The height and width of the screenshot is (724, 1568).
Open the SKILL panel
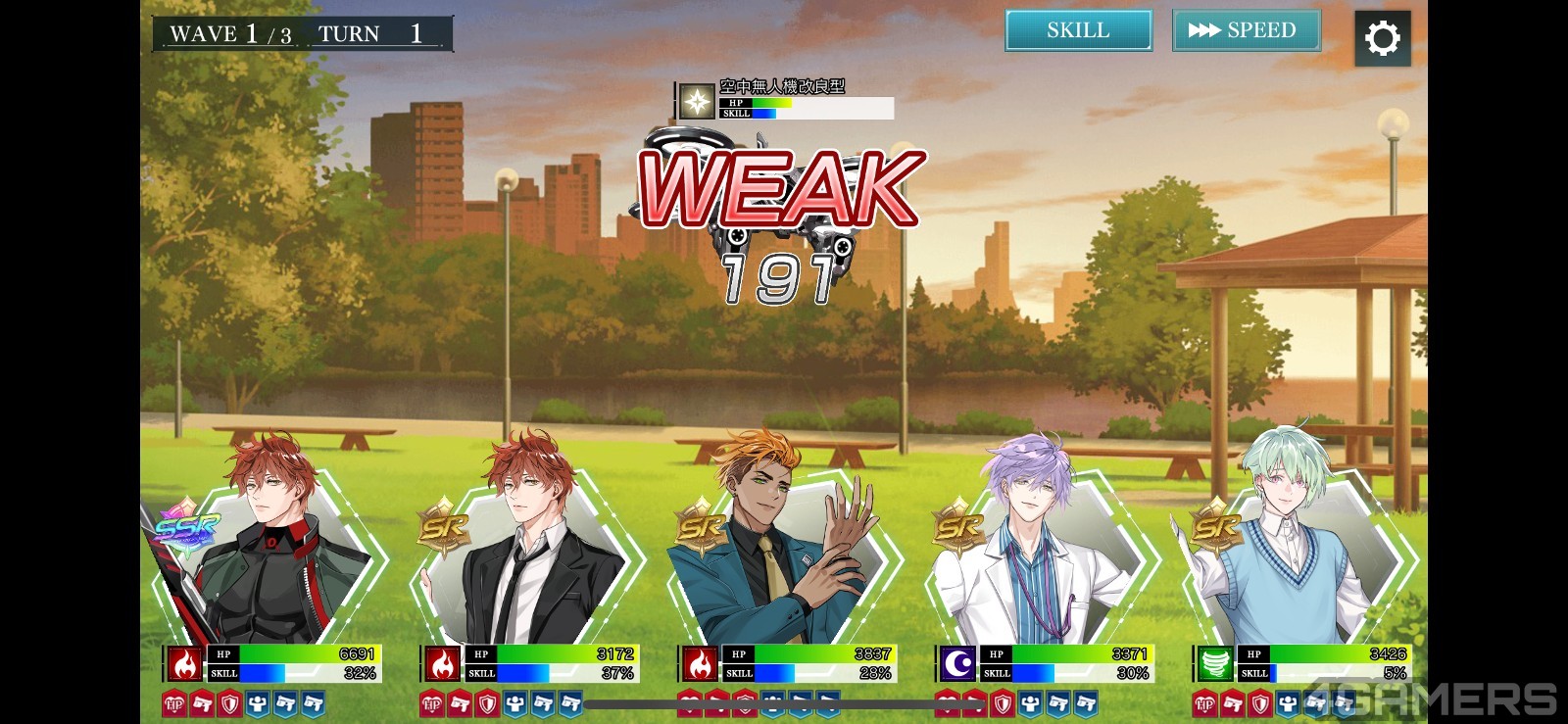(1078, 30)
